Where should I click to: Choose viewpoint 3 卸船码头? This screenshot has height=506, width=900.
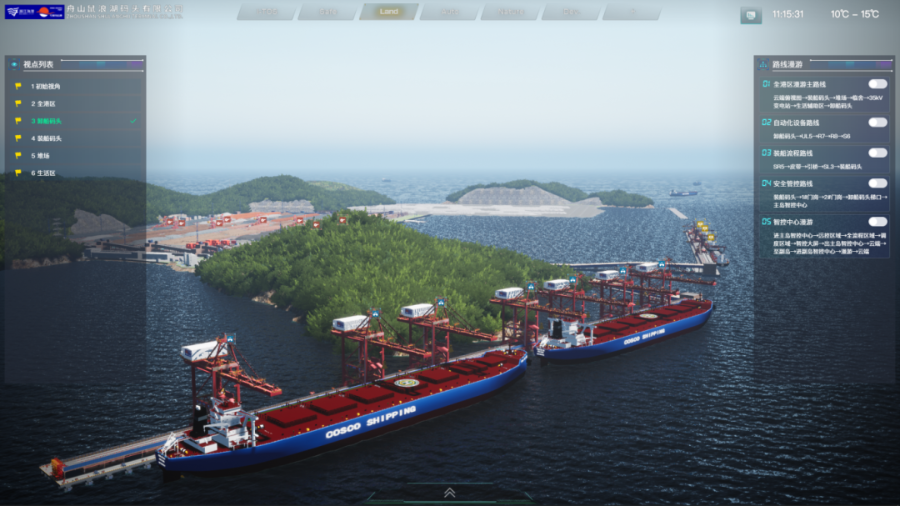tap(46, 121)
